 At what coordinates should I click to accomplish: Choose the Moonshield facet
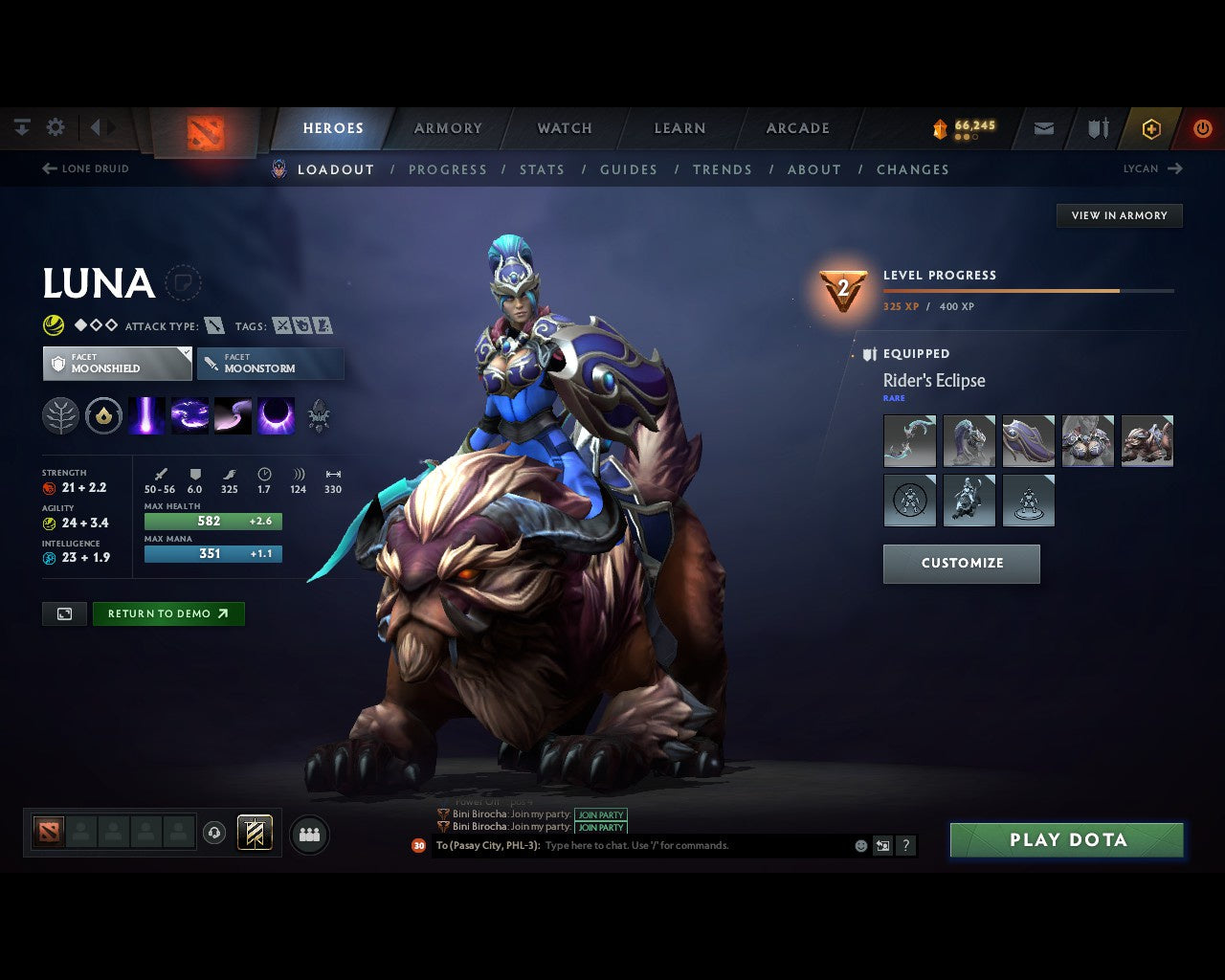coord(117,364)
